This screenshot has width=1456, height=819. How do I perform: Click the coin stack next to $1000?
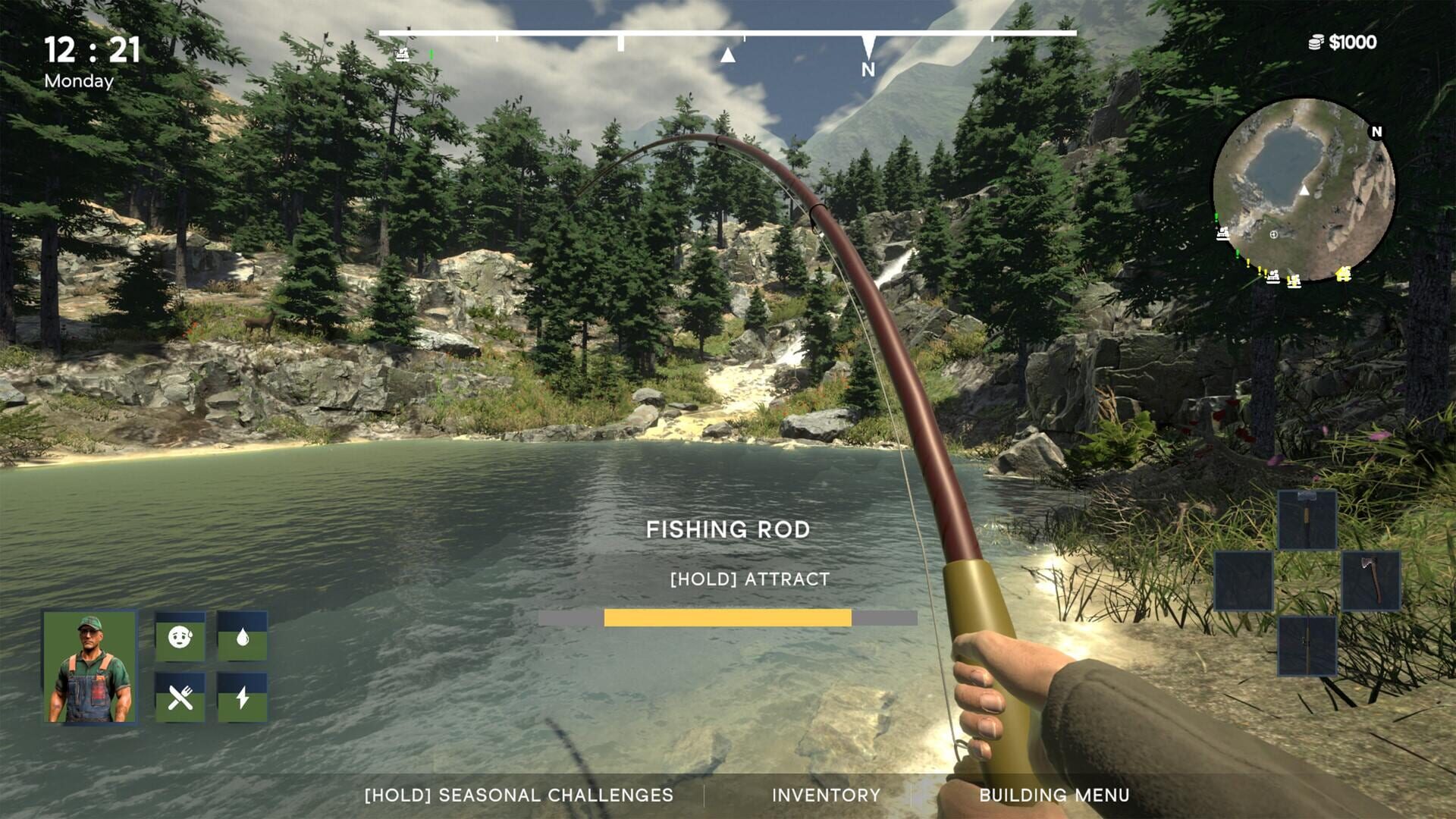[1316, 42]
